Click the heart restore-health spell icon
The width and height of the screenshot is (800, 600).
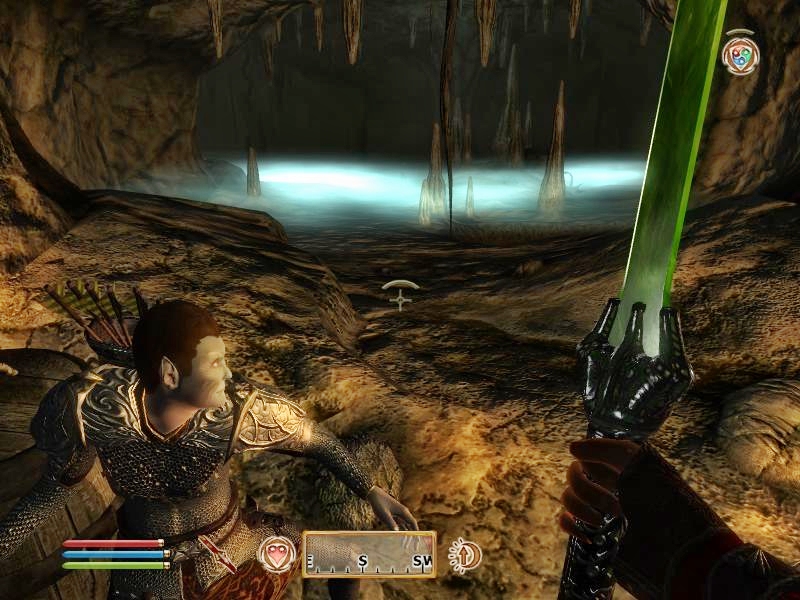(276, 554)
